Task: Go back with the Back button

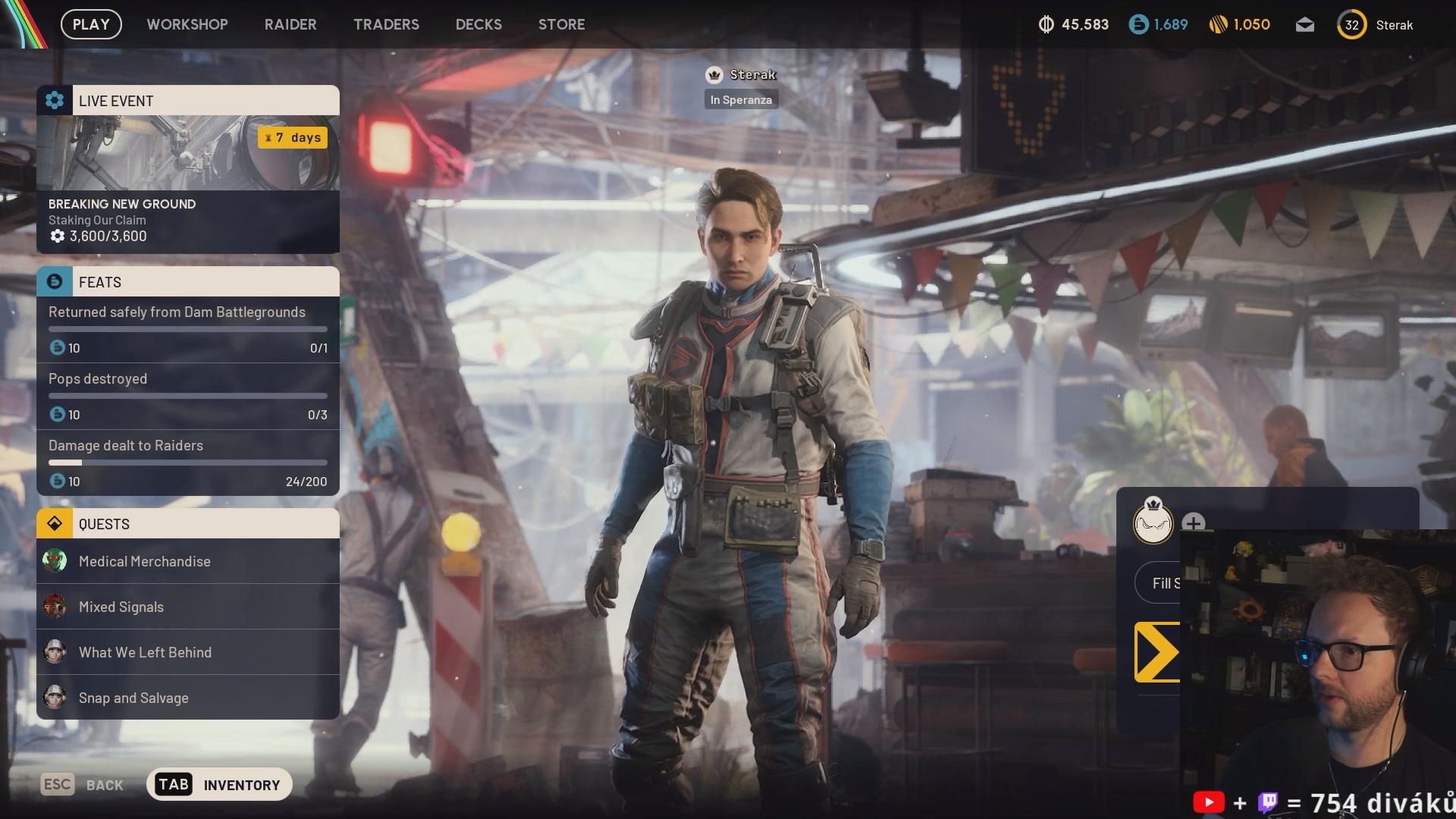Action: (x=83, y=785)
